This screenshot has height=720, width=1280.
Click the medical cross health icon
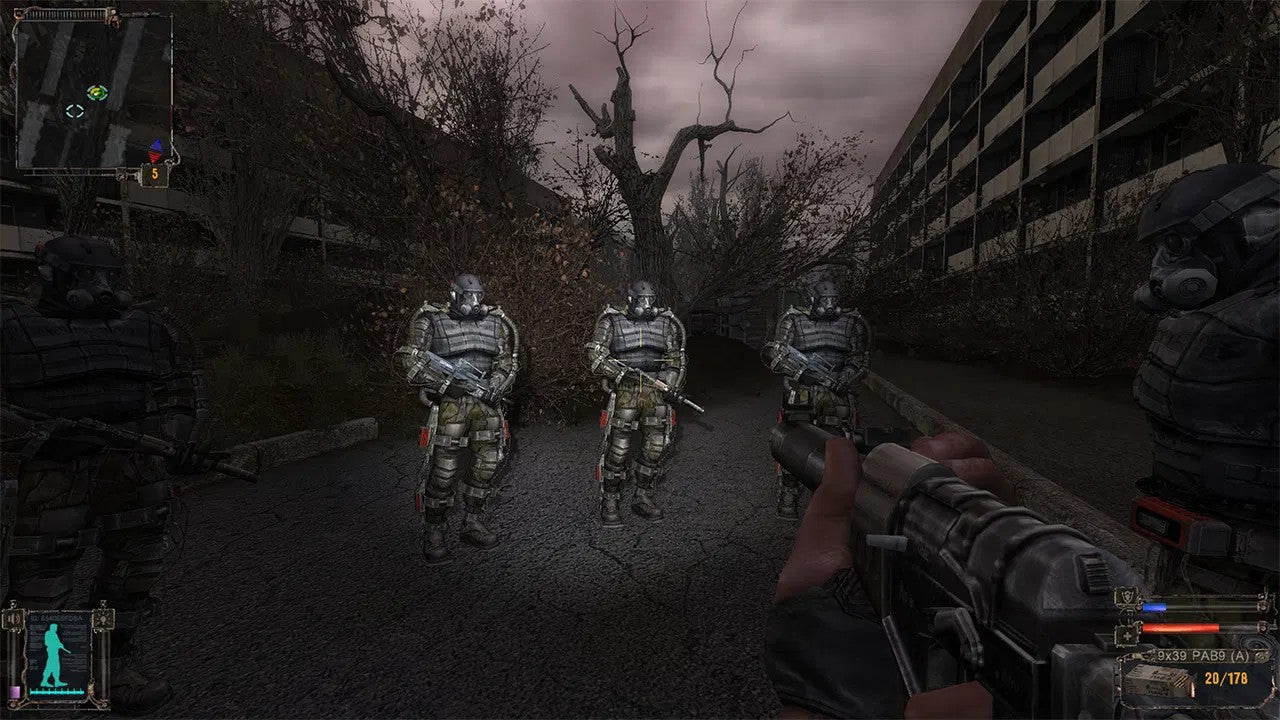(1126, 635)
